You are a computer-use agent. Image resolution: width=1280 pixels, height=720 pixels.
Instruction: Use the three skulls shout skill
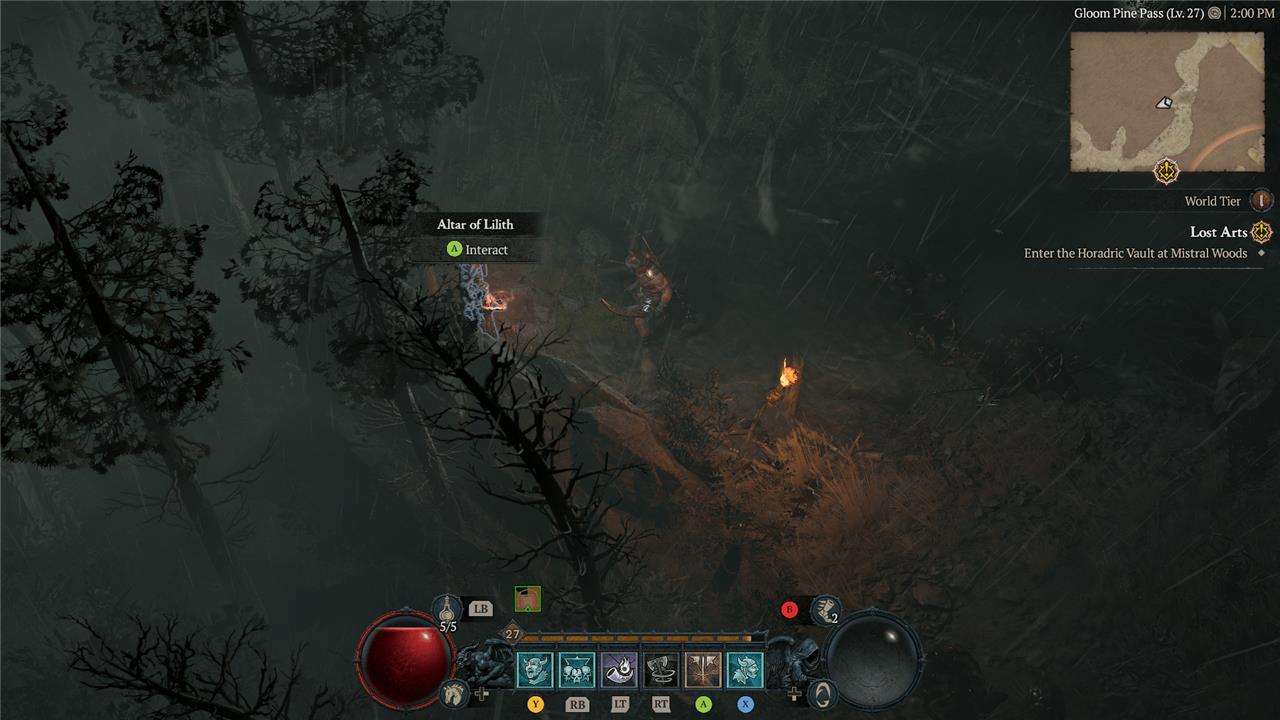(x=577, y=670)
